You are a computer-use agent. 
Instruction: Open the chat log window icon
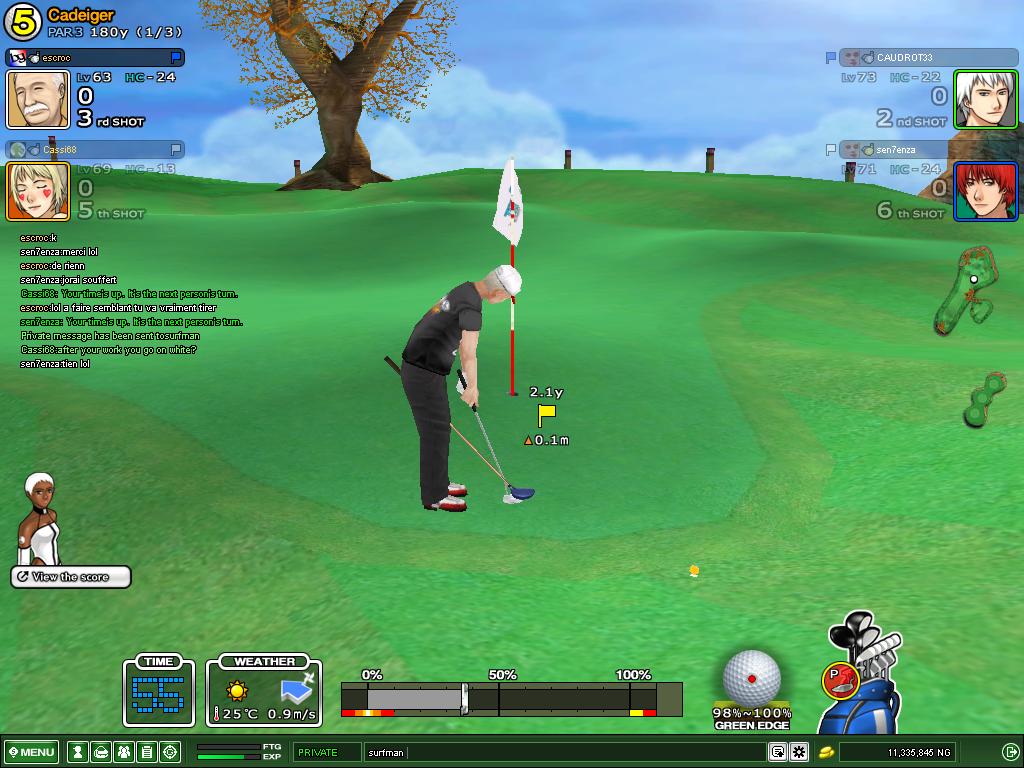(777, 752)
